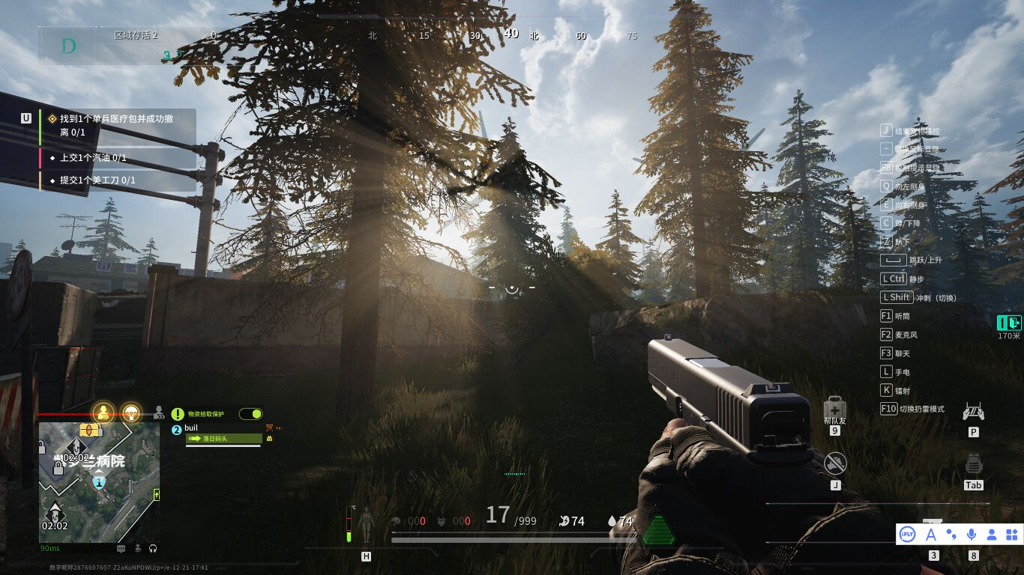Open the backpack inventory icon
Image resolution: width=1024 pixels, height=575 pixels.
(973, 464)
